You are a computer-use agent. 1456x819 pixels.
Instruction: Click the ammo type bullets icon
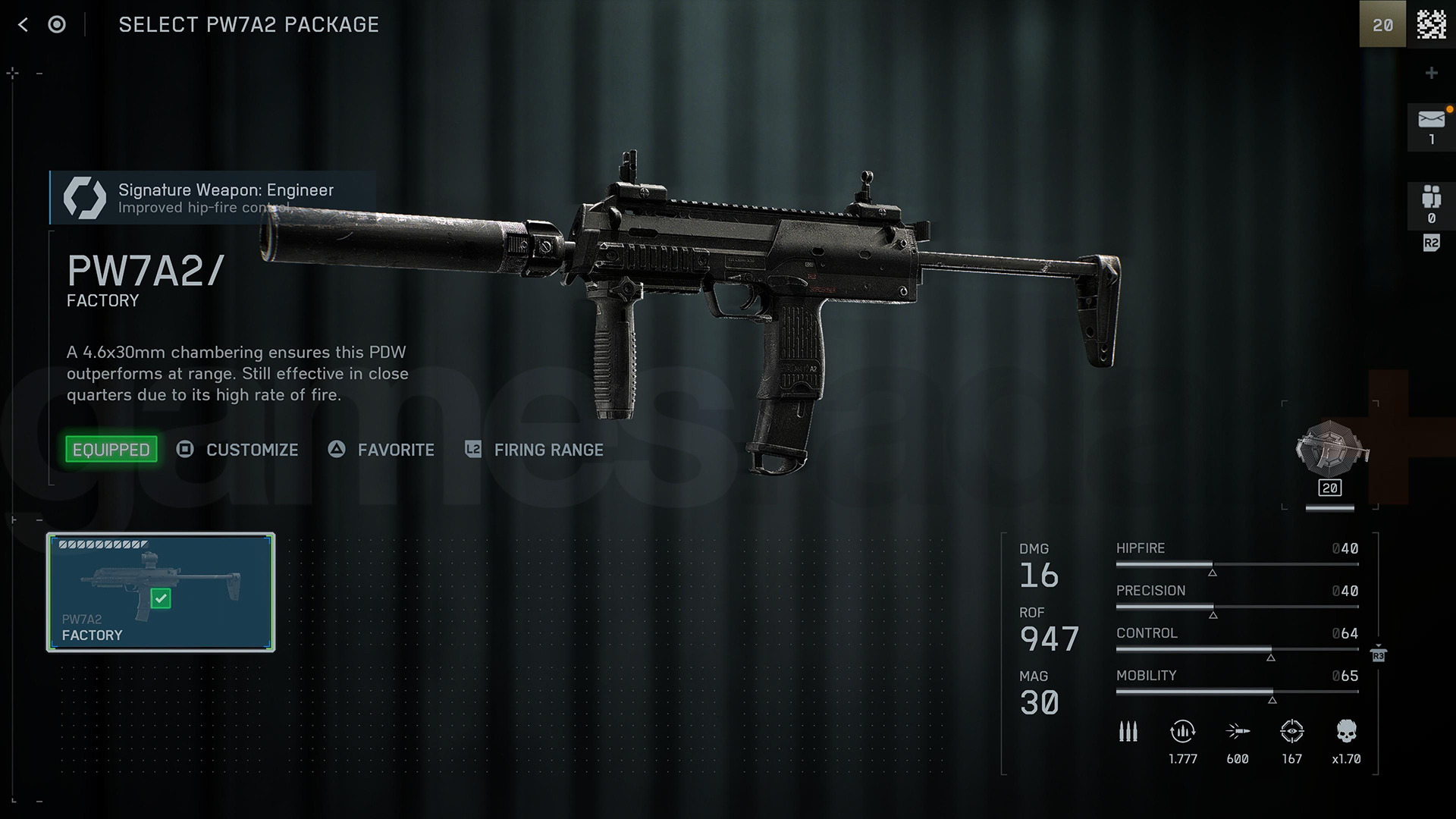point(1128,732)
